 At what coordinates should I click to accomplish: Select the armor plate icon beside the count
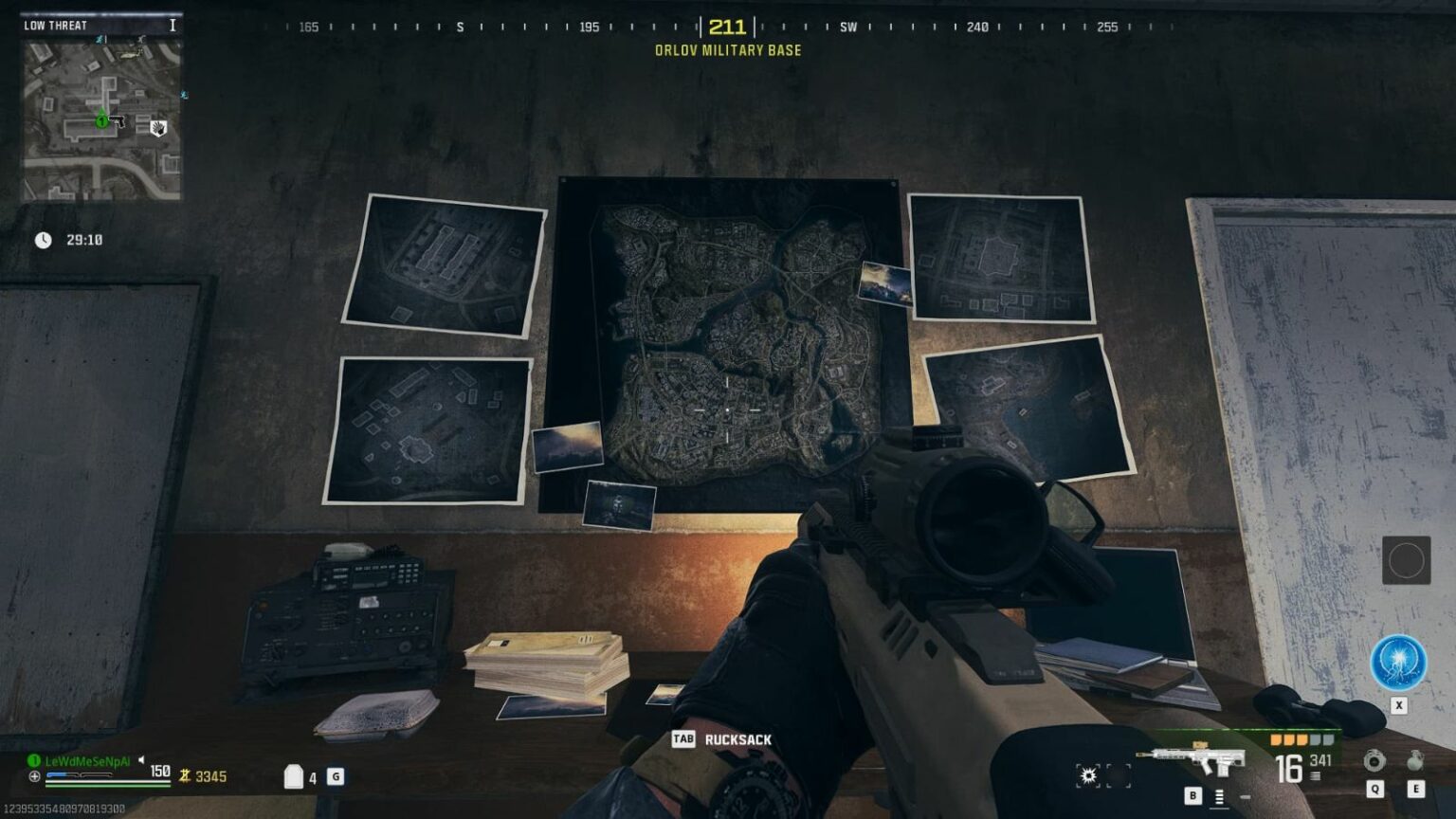(292, 776)
